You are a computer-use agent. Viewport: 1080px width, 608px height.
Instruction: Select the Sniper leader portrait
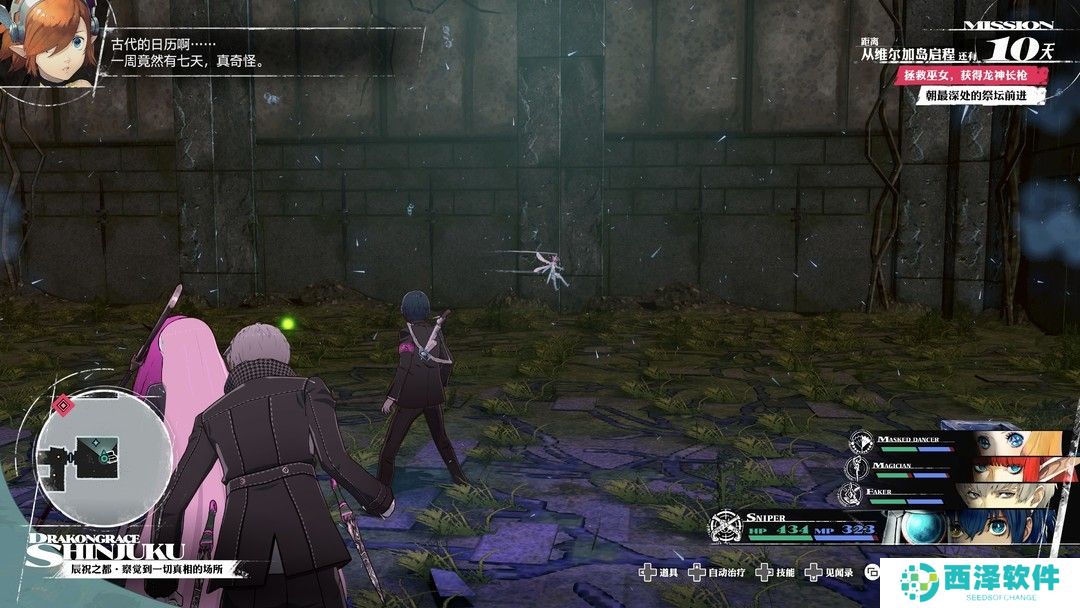(998, 527)
